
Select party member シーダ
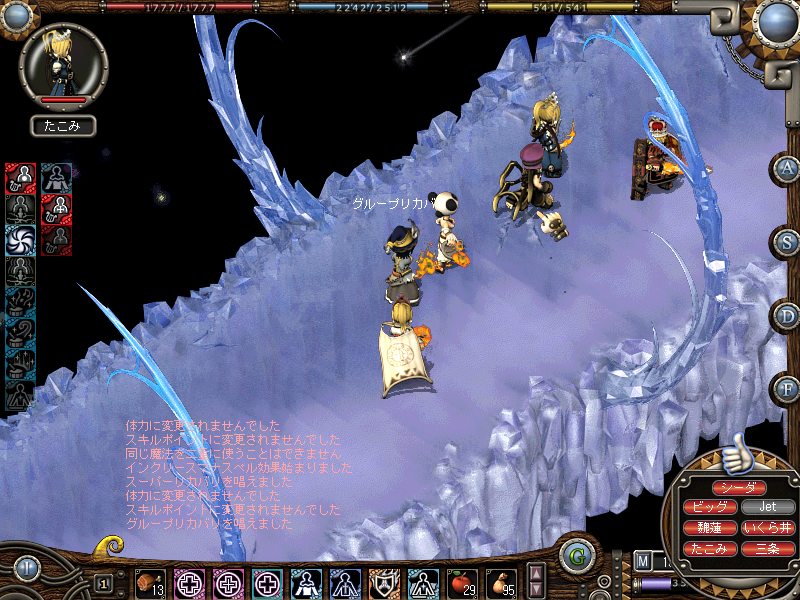click(740, 487)
